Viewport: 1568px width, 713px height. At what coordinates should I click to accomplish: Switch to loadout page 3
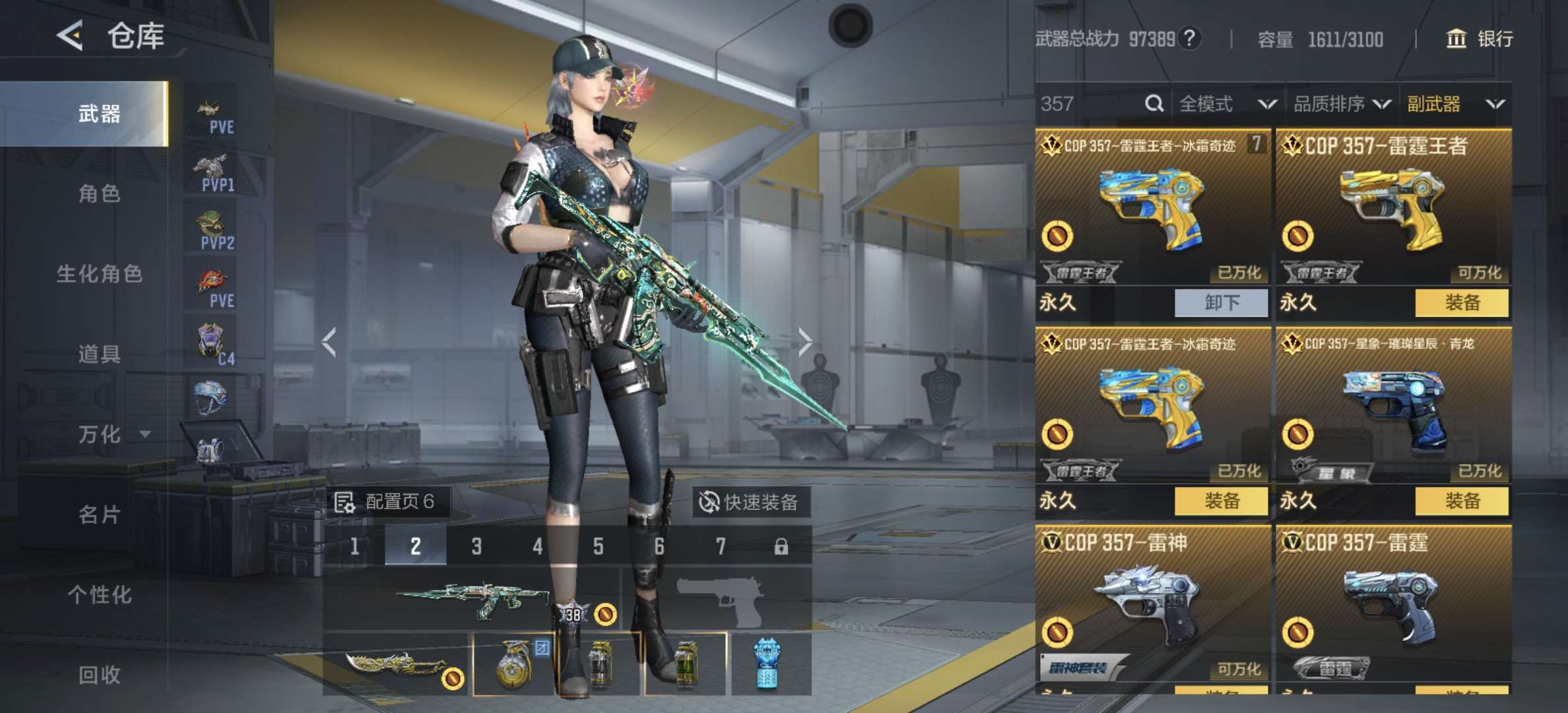click(x=476, y=546)
